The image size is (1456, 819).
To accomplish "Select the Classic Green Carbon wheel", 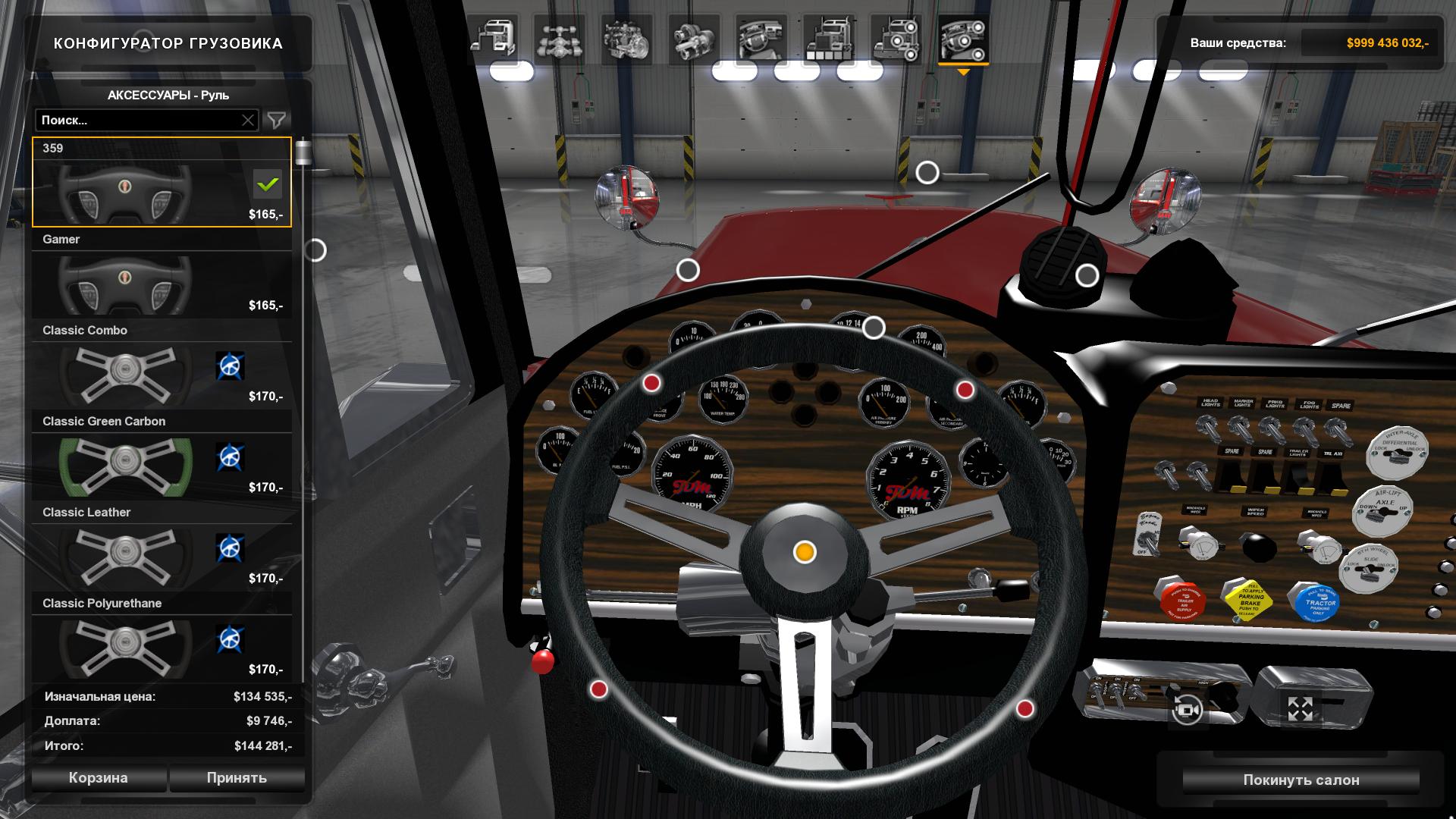I will click(x=162, y=455).
